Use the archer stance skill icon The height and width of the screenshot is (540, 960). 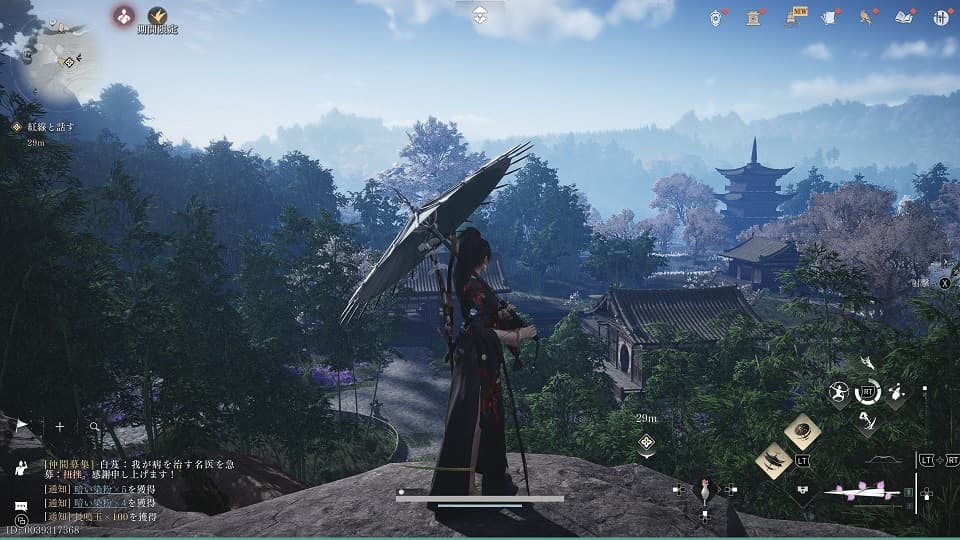(x=838, y=393)
